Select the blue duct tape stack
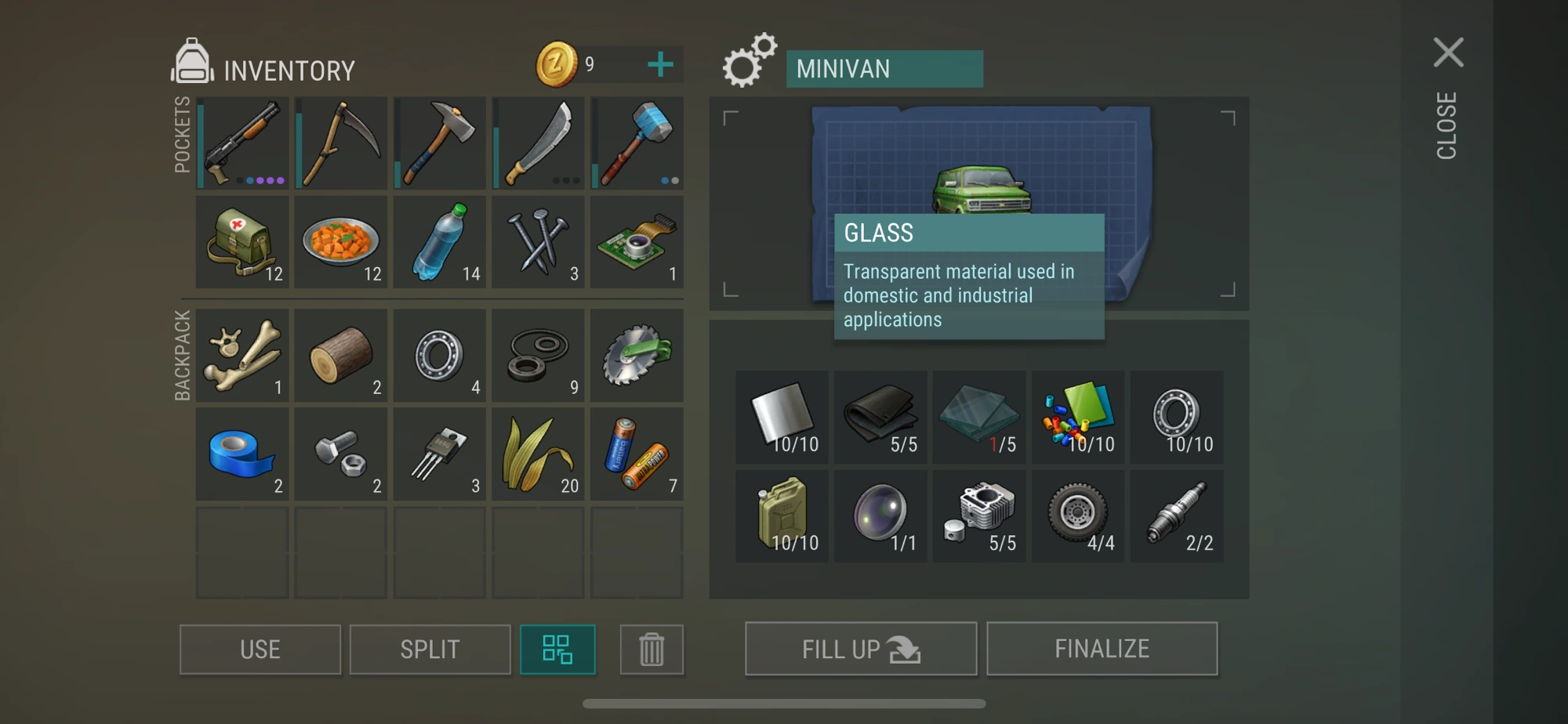 click(x=241, y=454)
